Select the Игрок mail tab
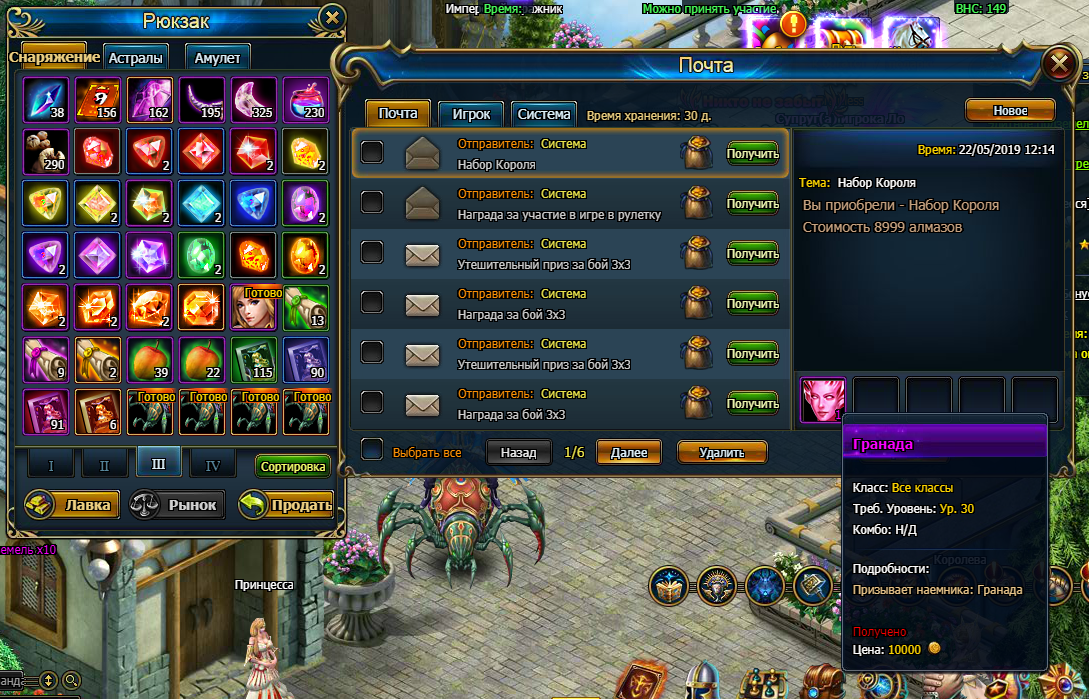 (x=471, y=114)
